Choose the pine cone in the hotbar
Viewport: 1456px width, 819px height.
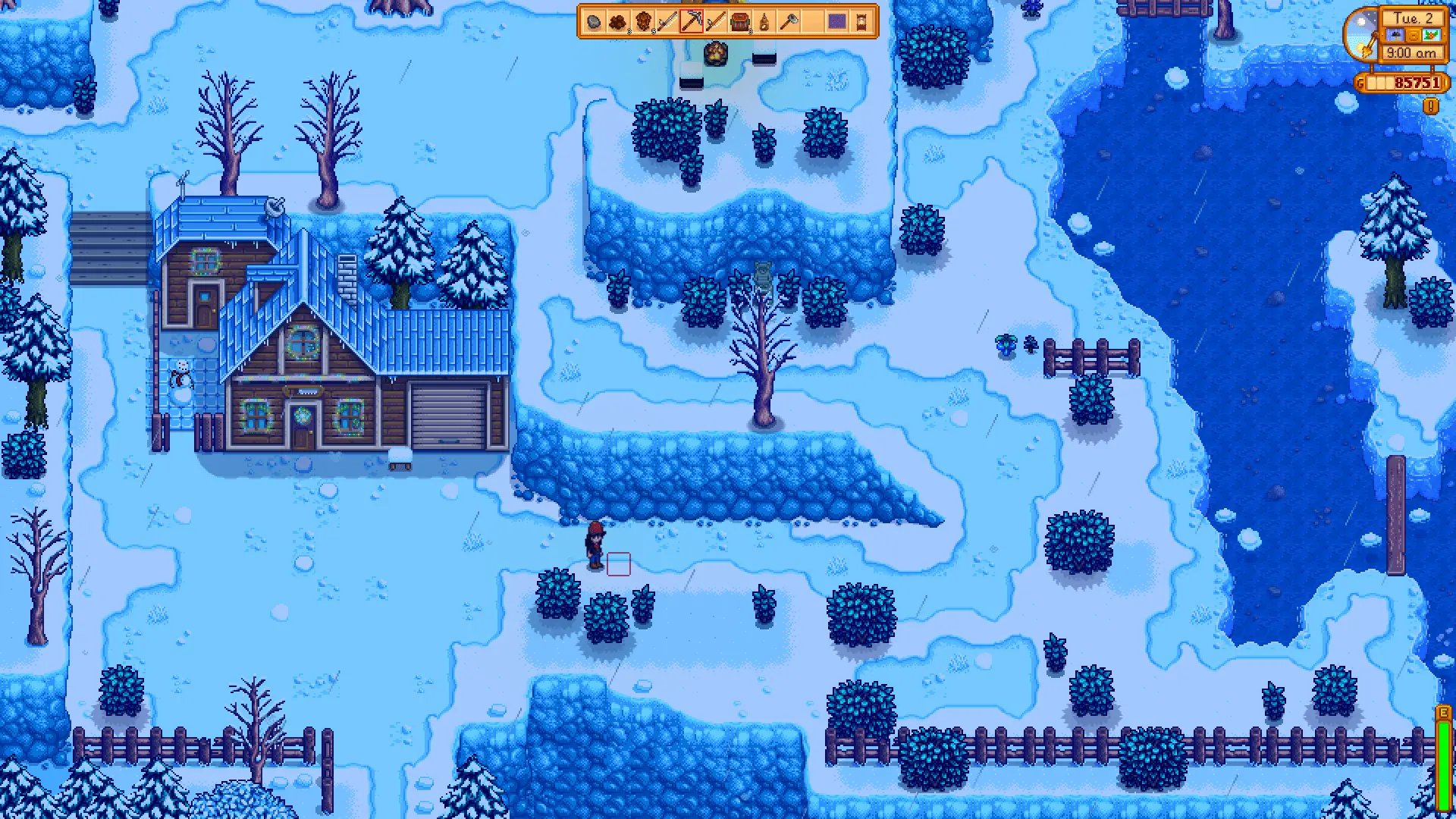click(642, 22)
